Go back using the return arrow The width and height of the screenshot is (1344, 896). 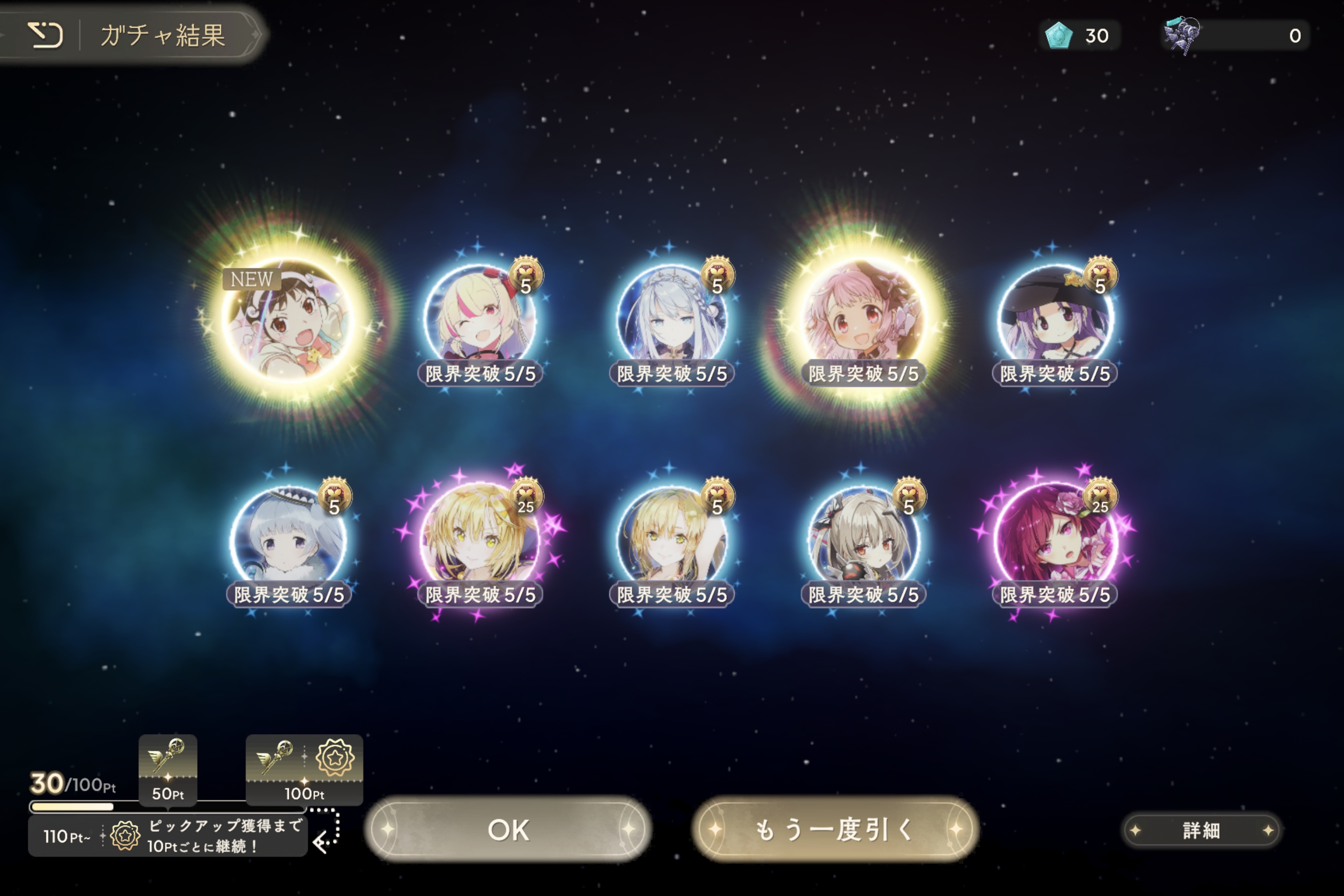pyautogui.click(x=45, y=35)
